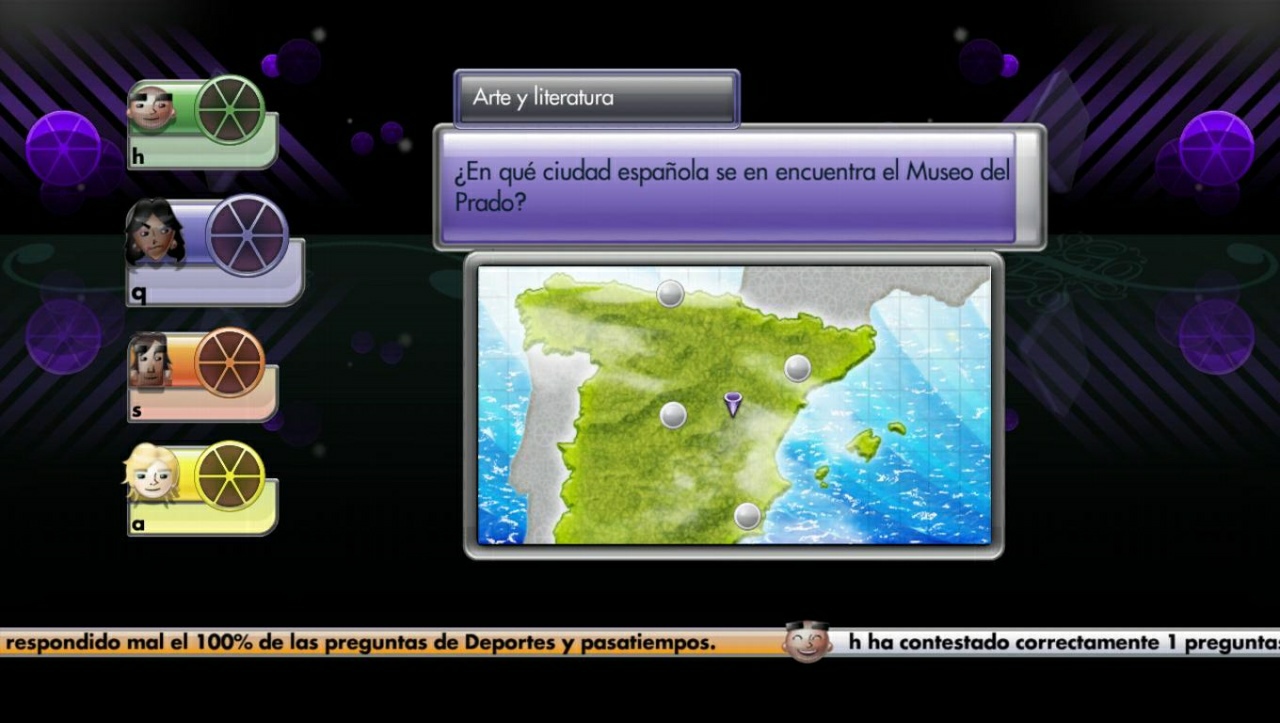The height and width of the screenshot is (723, 1280).
Task: Select the southern map marker near Málaga
Action: pyautogui.click(x=745, y=517)
